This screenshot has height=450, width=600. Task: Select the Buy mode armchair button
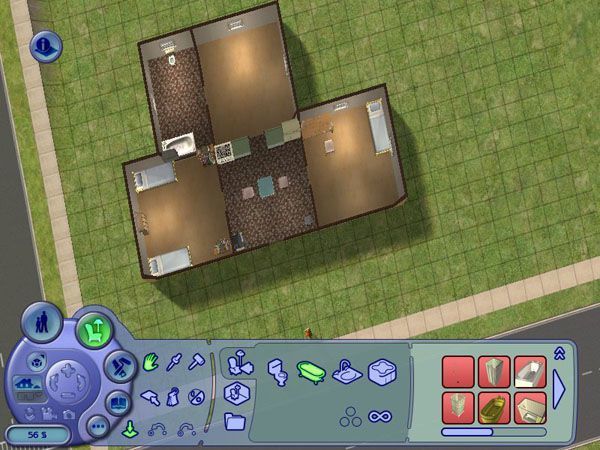[95, 328]
